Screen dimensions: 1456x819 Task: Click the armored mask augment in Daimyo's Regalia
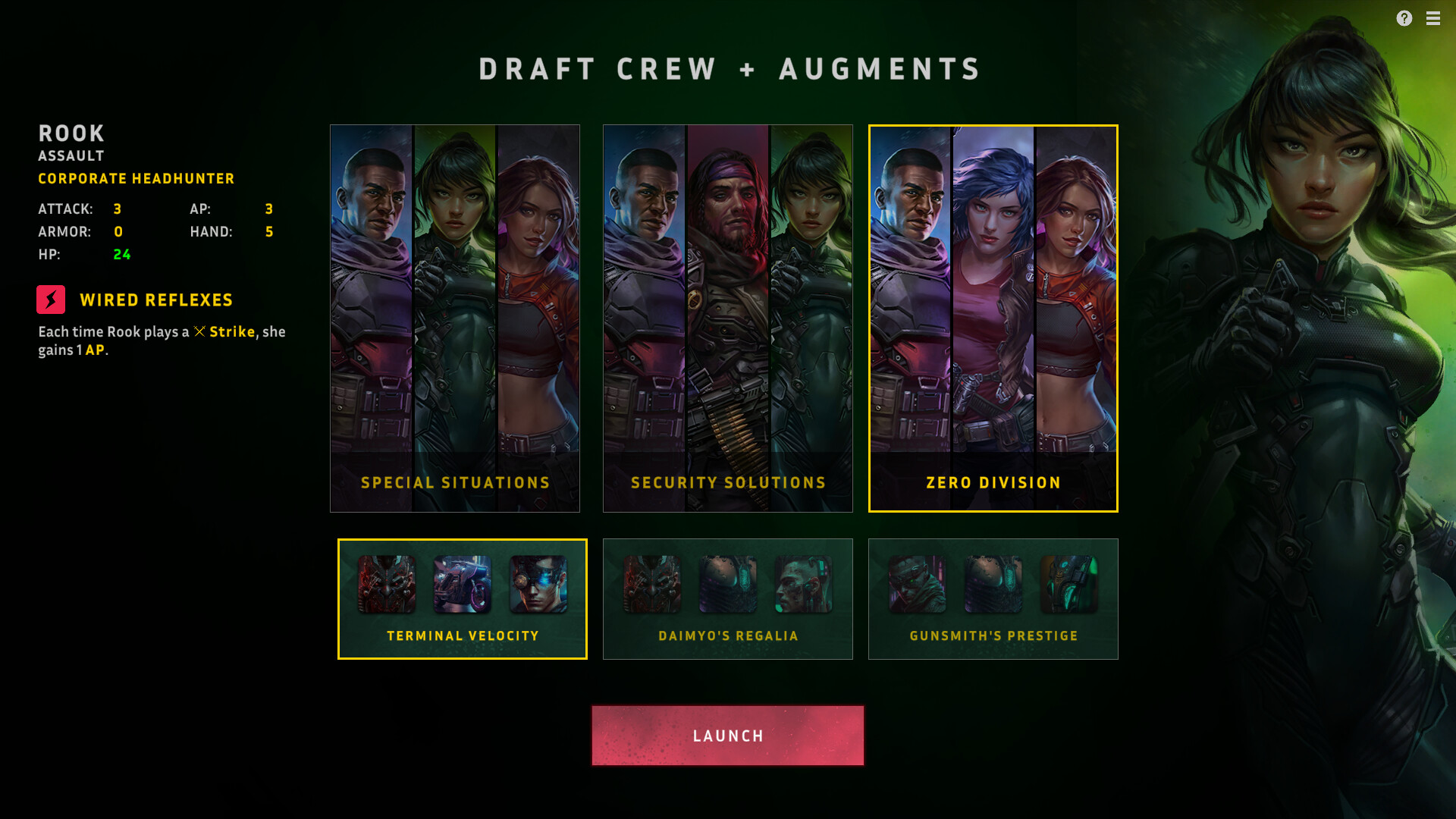pyautogui.click(x=652, y=584)
